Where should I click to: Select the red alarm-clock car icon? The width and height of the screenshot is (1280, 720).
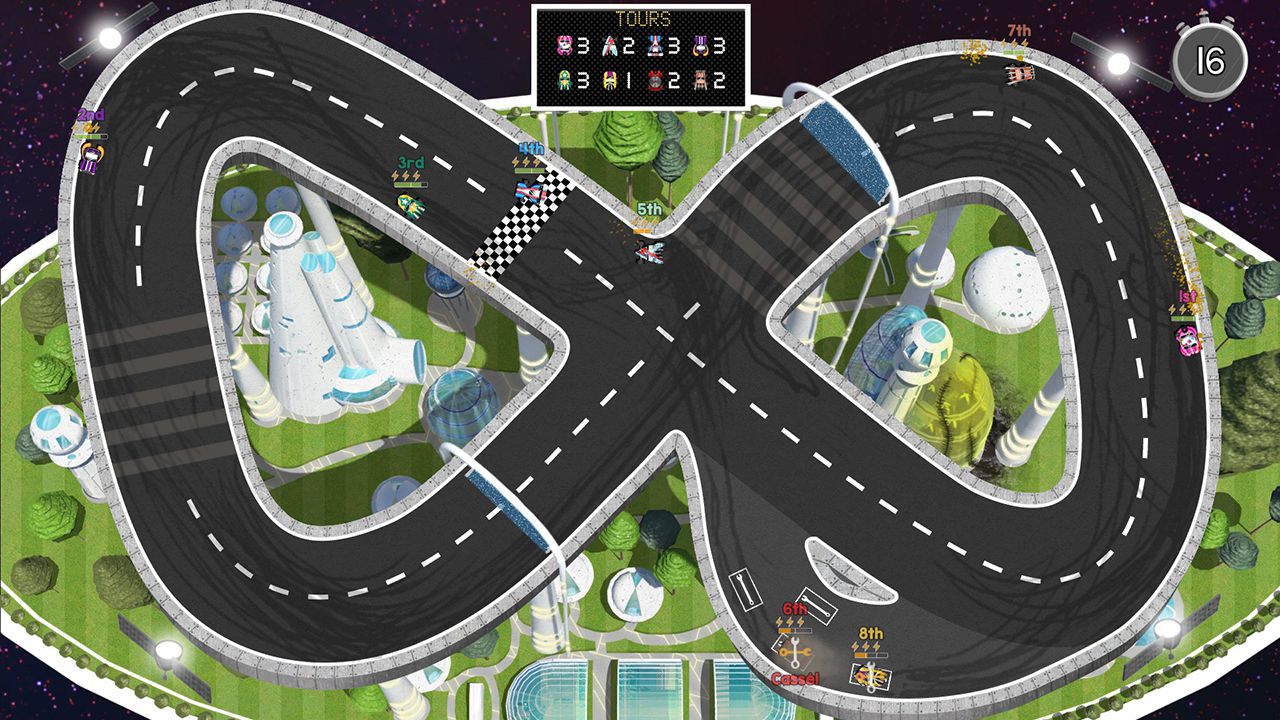pyautogui.click(x=657, y=80)
